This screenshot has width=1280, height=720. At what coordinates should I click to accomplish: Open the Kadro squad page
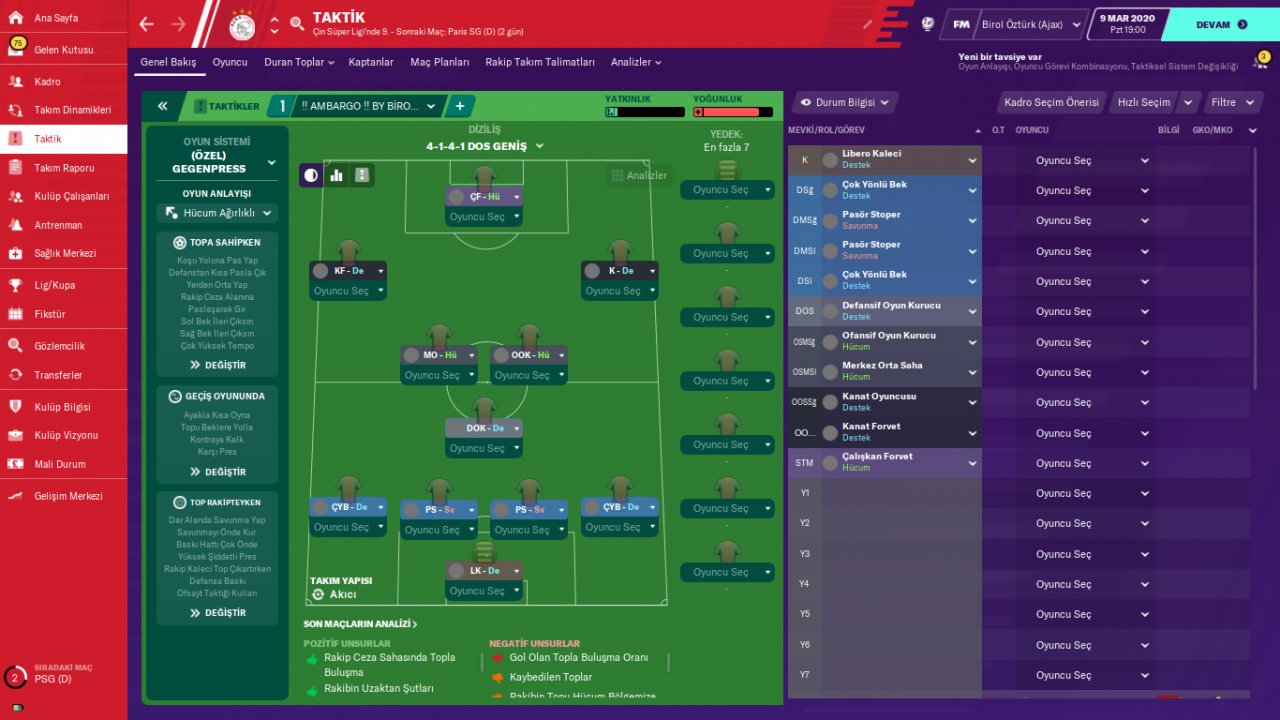48,82
